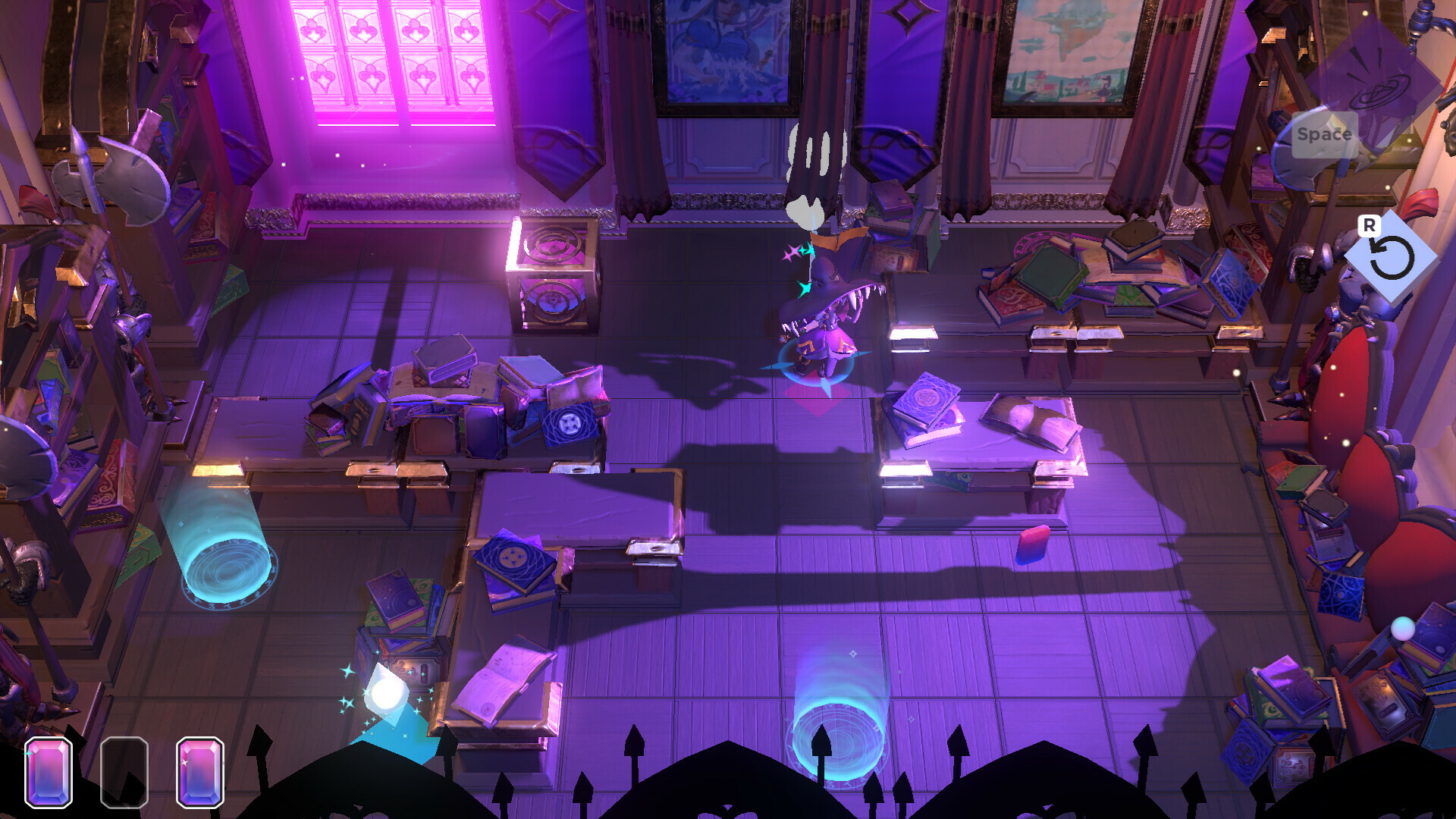Click the crate with the spiral rune design

click(x=554, y=277)
